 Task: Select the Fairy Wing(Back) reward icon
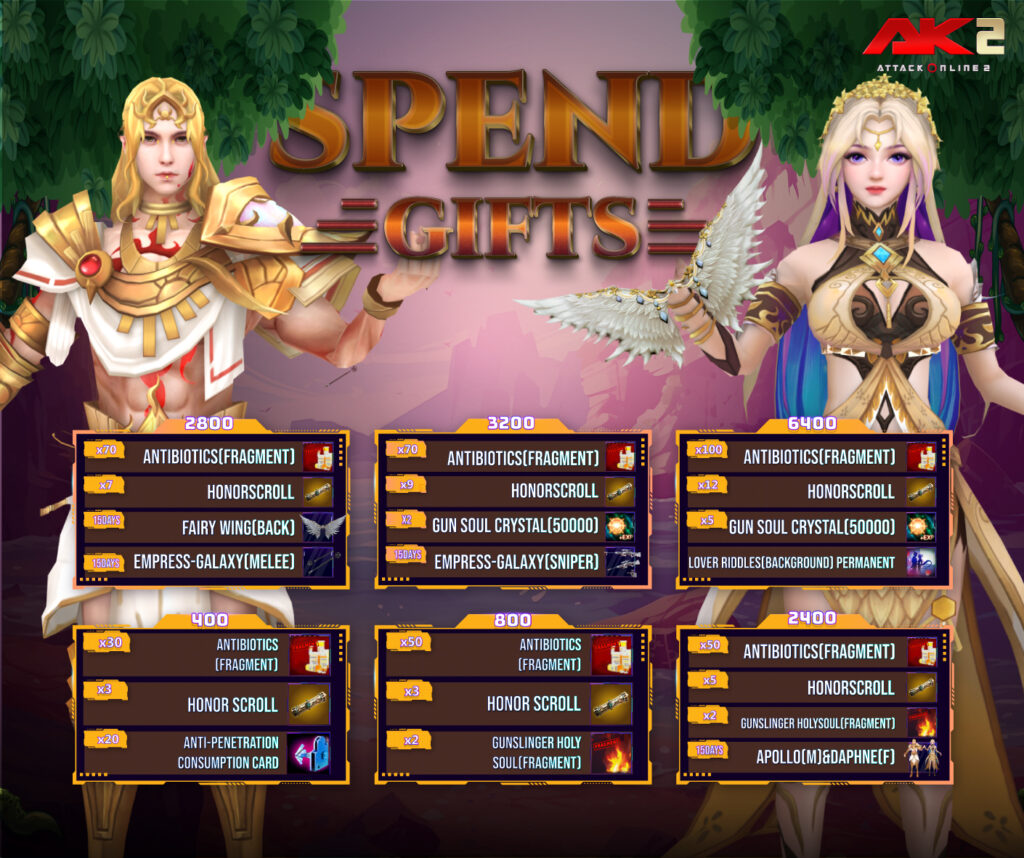tap(323, 527)
